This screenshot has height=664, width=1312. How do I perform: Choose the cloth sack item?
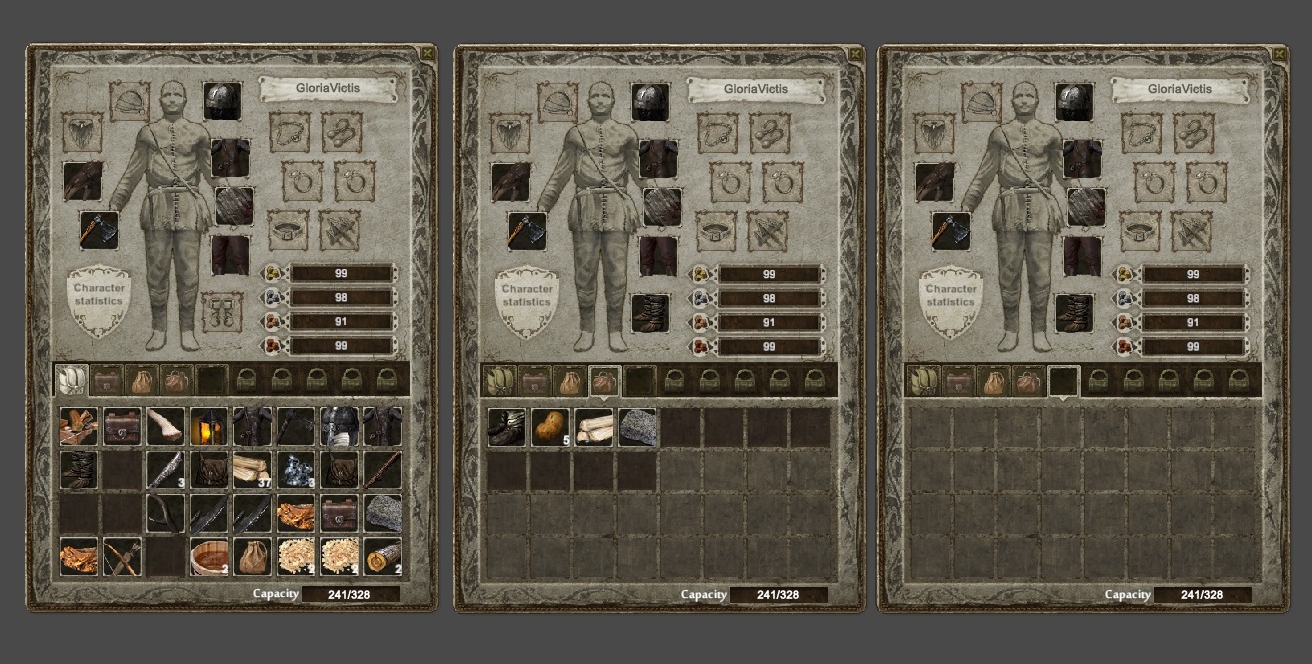[252, 556]
